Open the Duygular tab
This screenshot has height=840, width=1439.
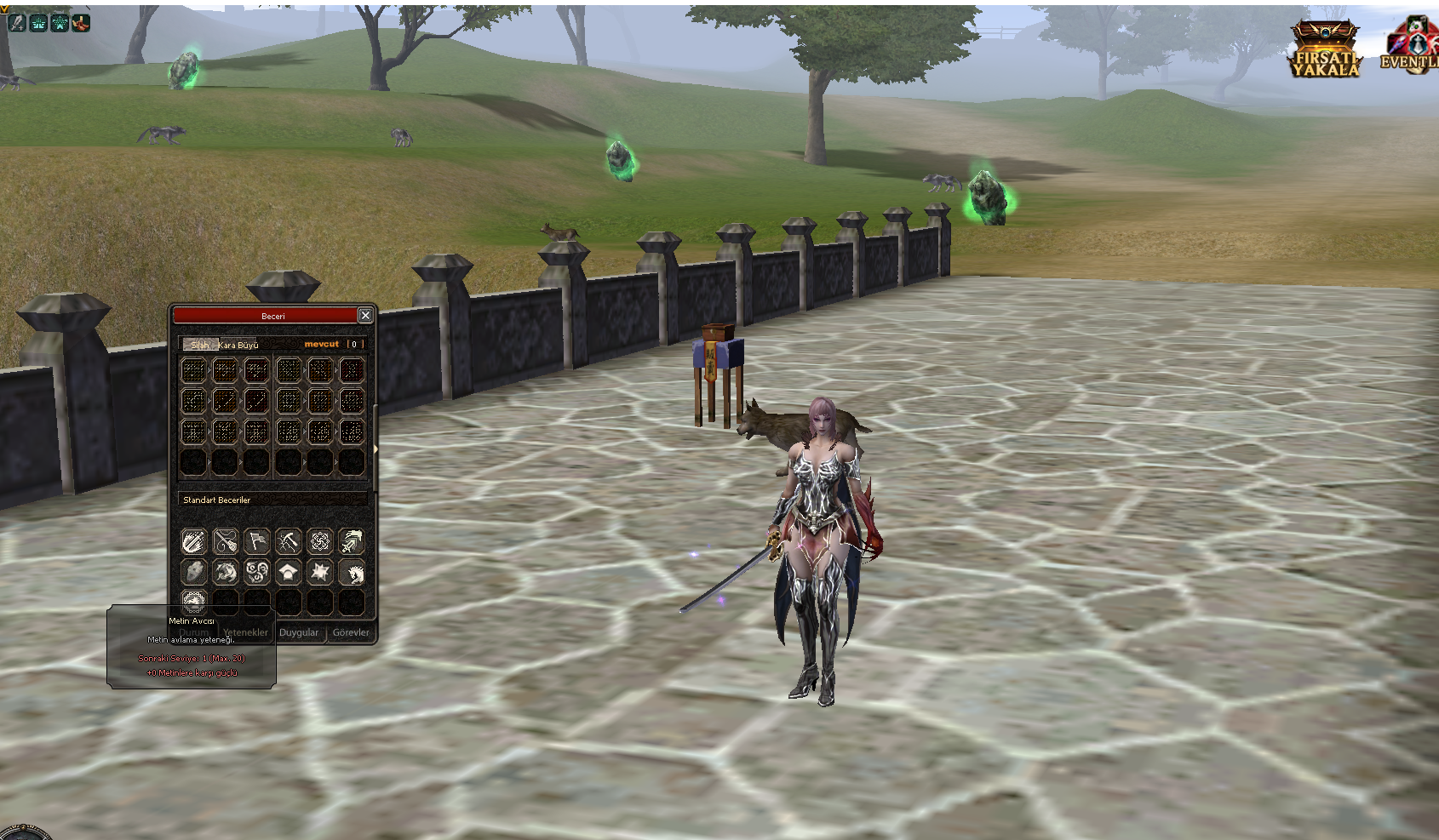coord(299,632)
